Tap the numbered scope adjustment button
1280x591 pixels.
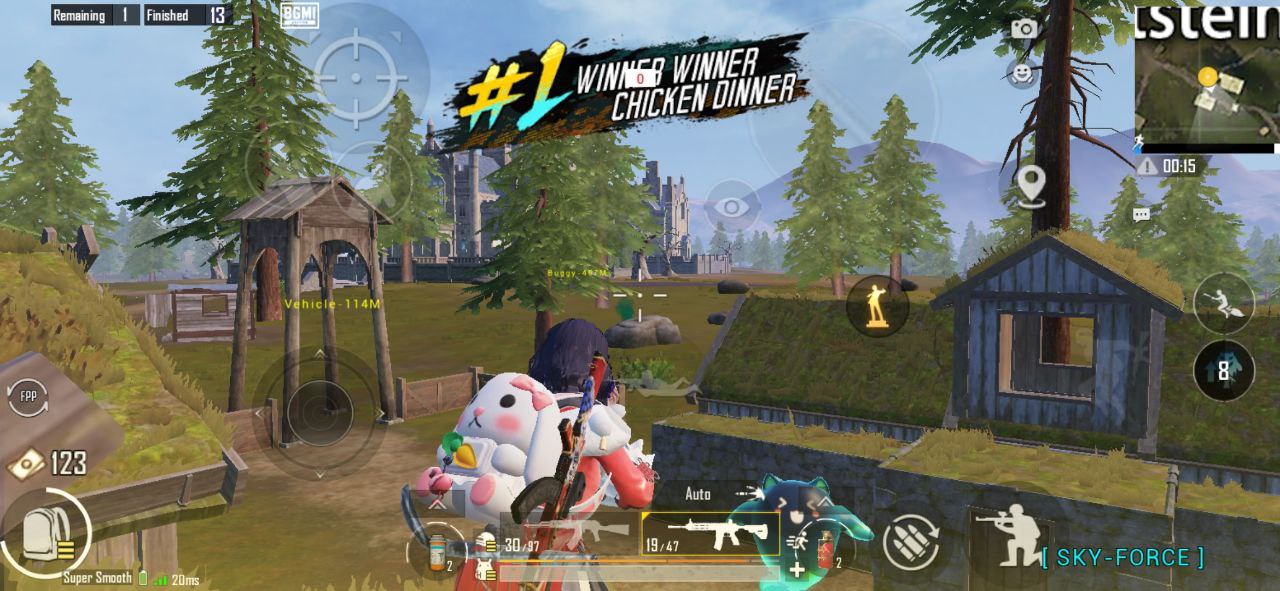pos(1224,369)
